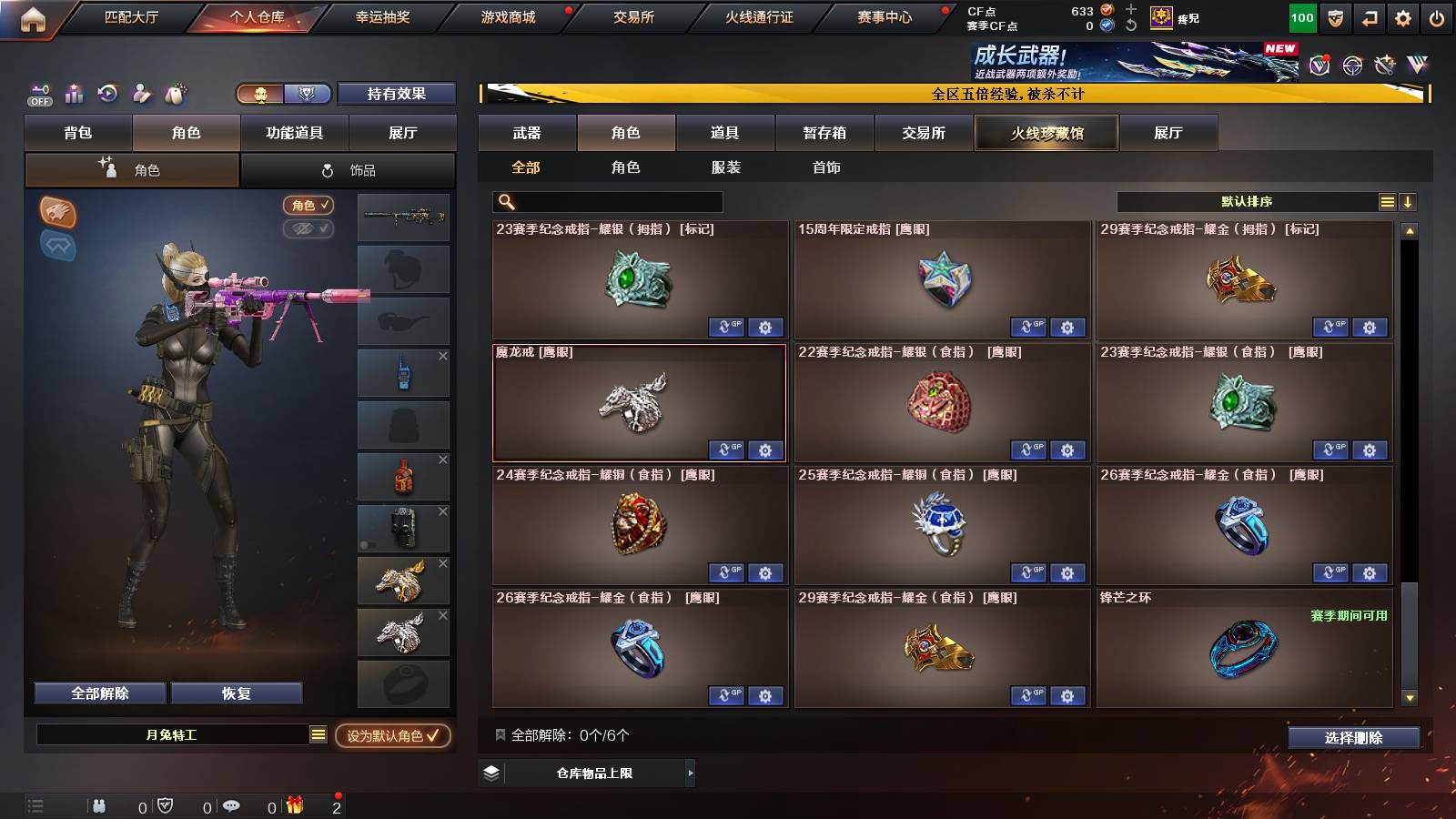
Task: Select the gift/egg item icon in top-left toolbar
Action: 174,94
